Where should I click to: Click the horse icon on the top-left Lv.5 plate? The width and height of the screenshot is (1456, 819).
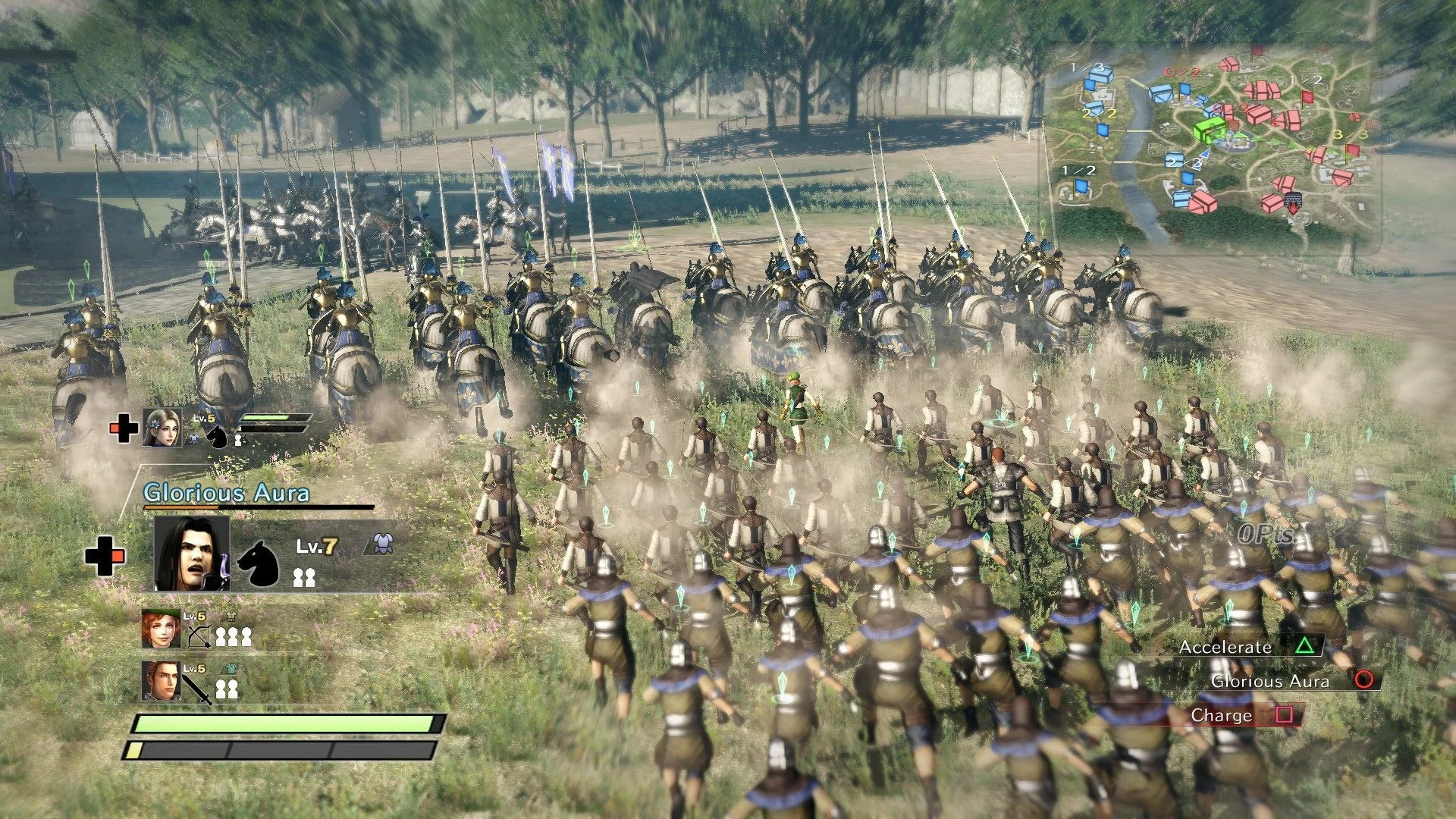(x=218, y=438)
